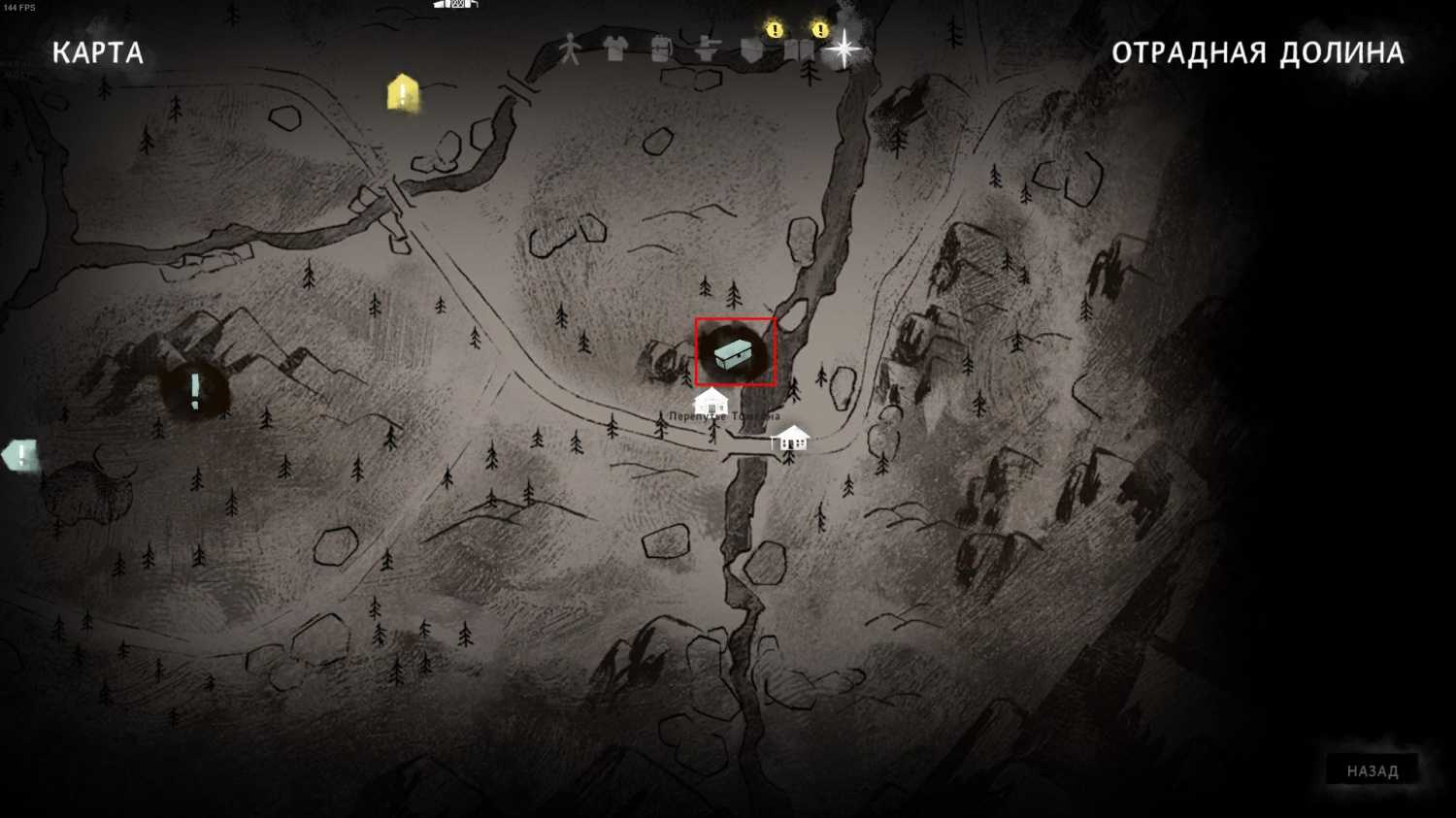
Task: Open the shield-shaped tab with alert
Action: 753,49
